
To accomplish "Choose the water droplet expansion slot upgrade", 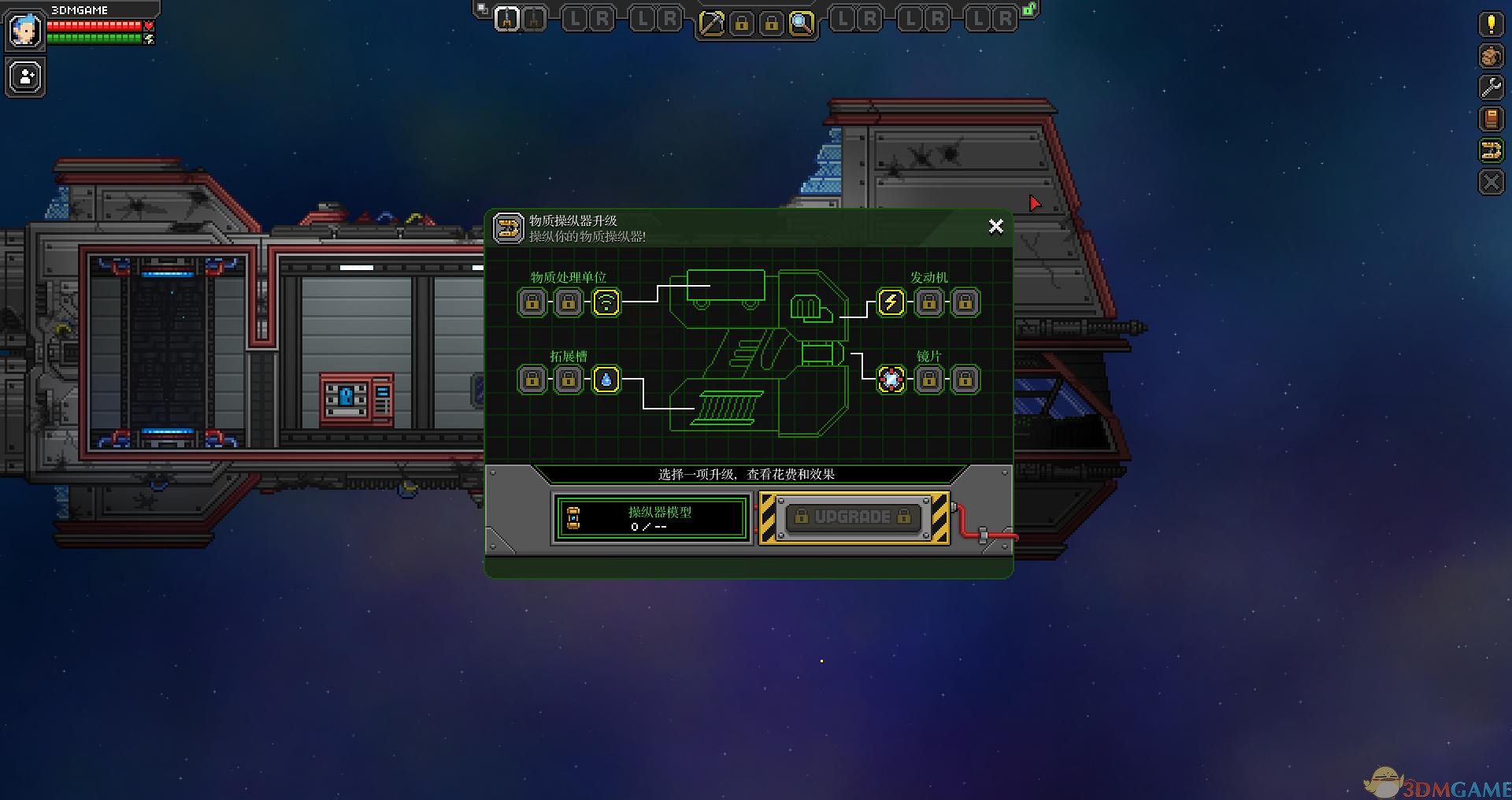I will 606,380.
